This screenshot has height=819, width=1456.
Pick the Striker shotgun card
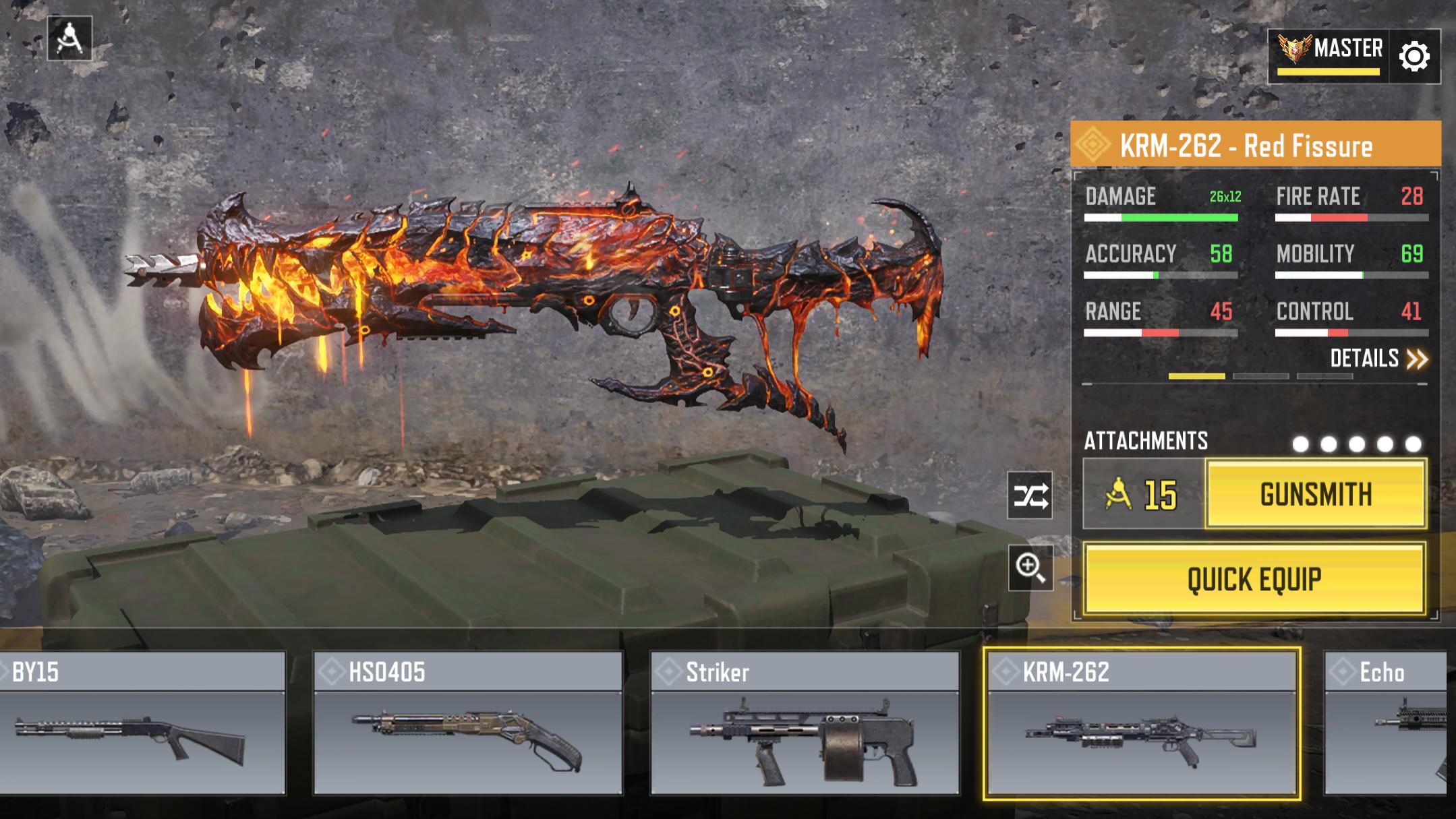click(804, 723)
